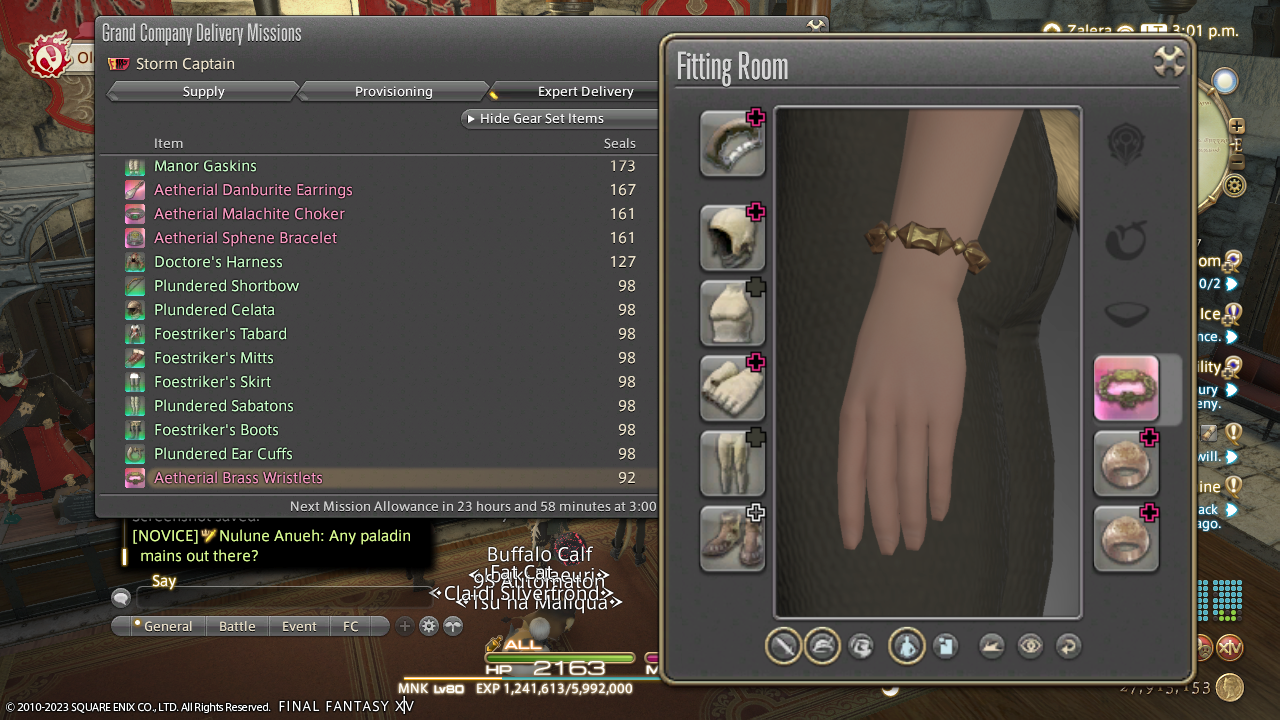Choose the sandals footwear slot
The width and height of the screenshot is (1280, 720).
coord(732,538)
